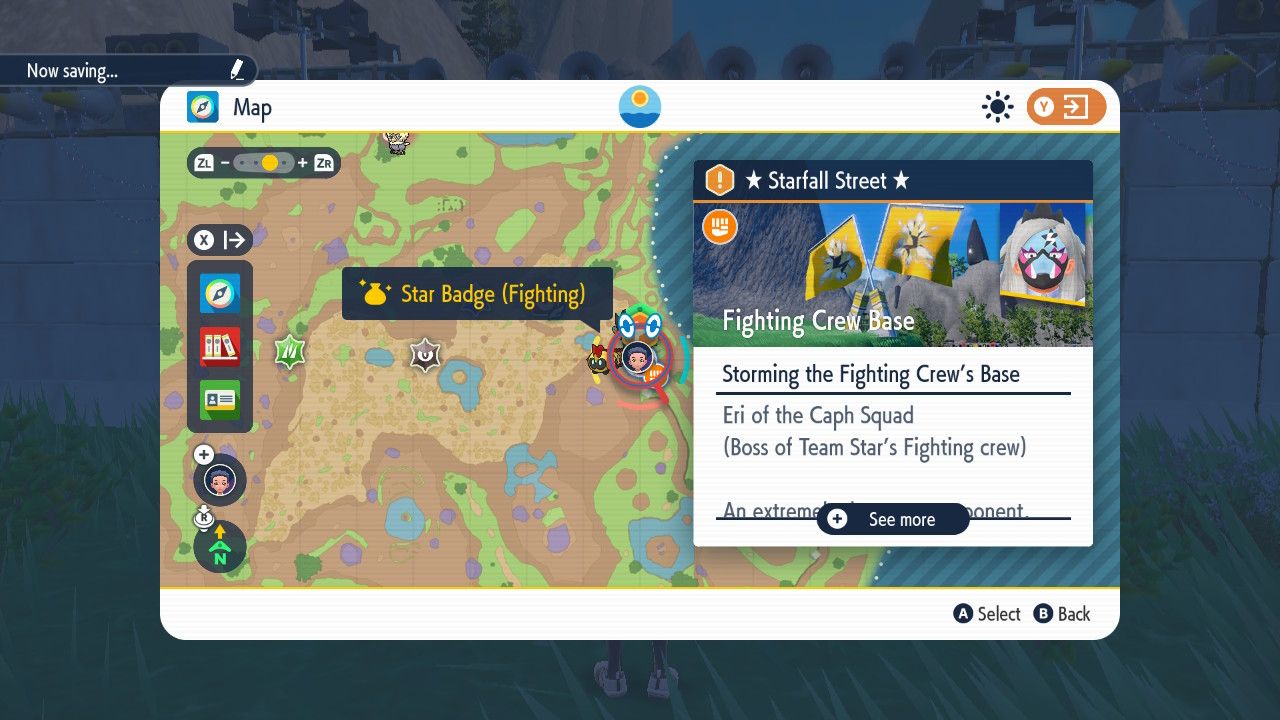Viewport: 1280px width, 720px height.
Task: Open the Map compass icon in the sidebar
Action: pyautogui.click(x=219, y=293)
